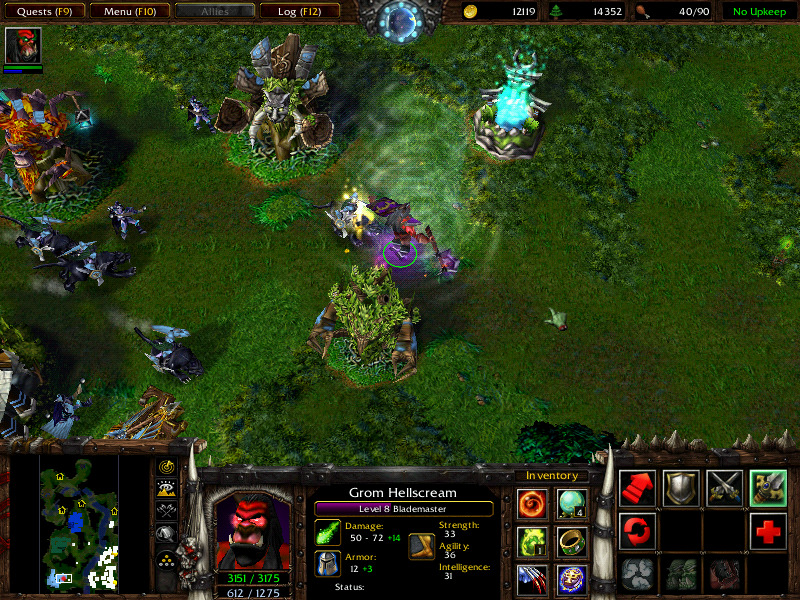Issue the Hold Position shield command
This screenshot has height=600, width=800.
pos(681,489)
